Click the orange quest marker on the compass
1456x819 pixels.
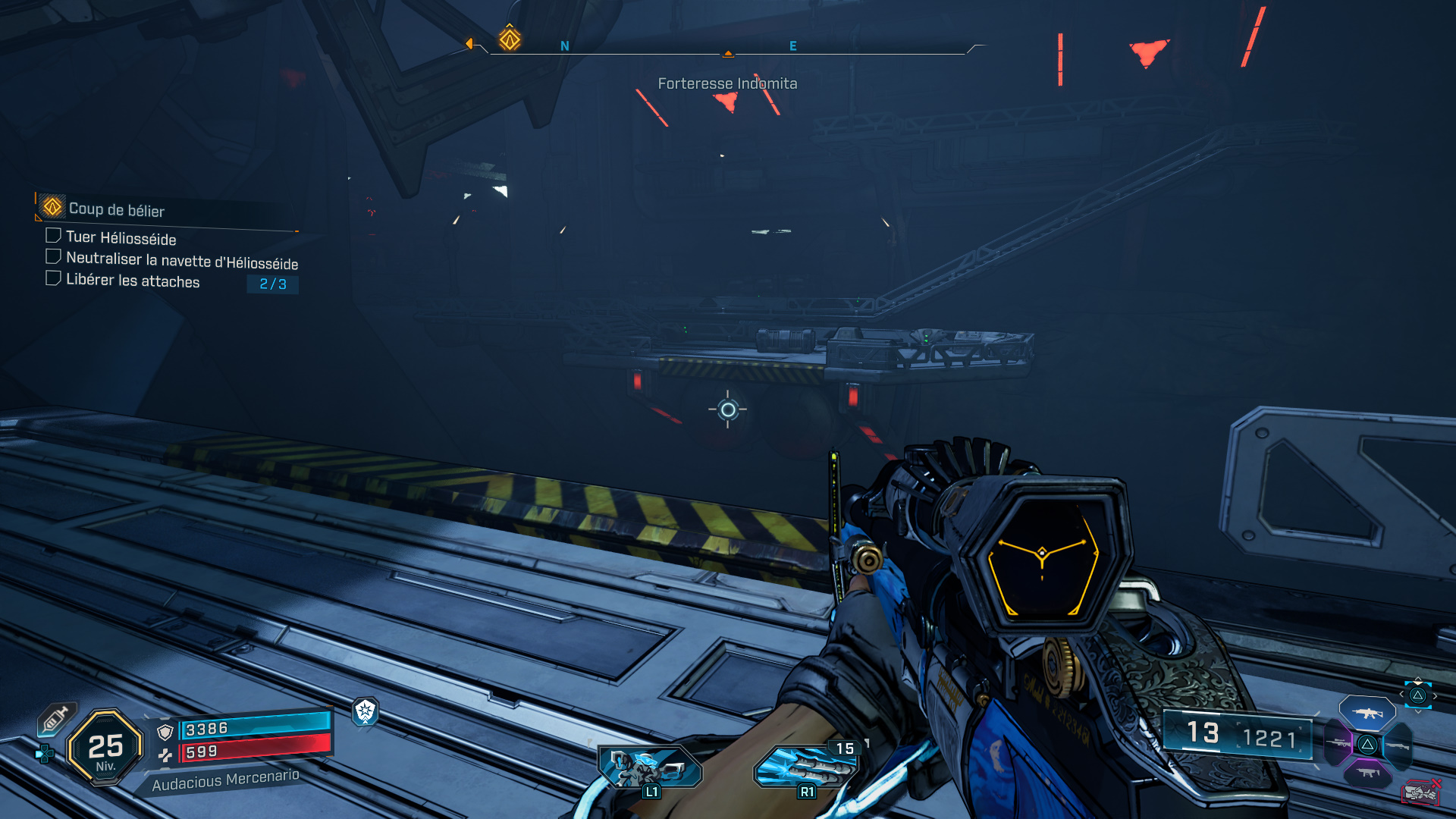click(x=510, y=39)
